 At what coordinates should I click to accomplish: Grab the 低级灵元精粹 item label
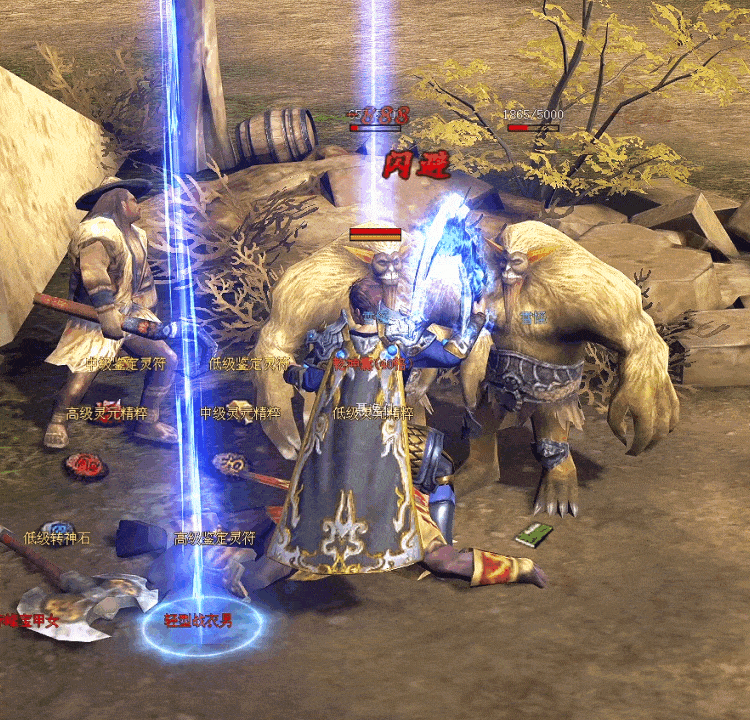tap(372, 413)
